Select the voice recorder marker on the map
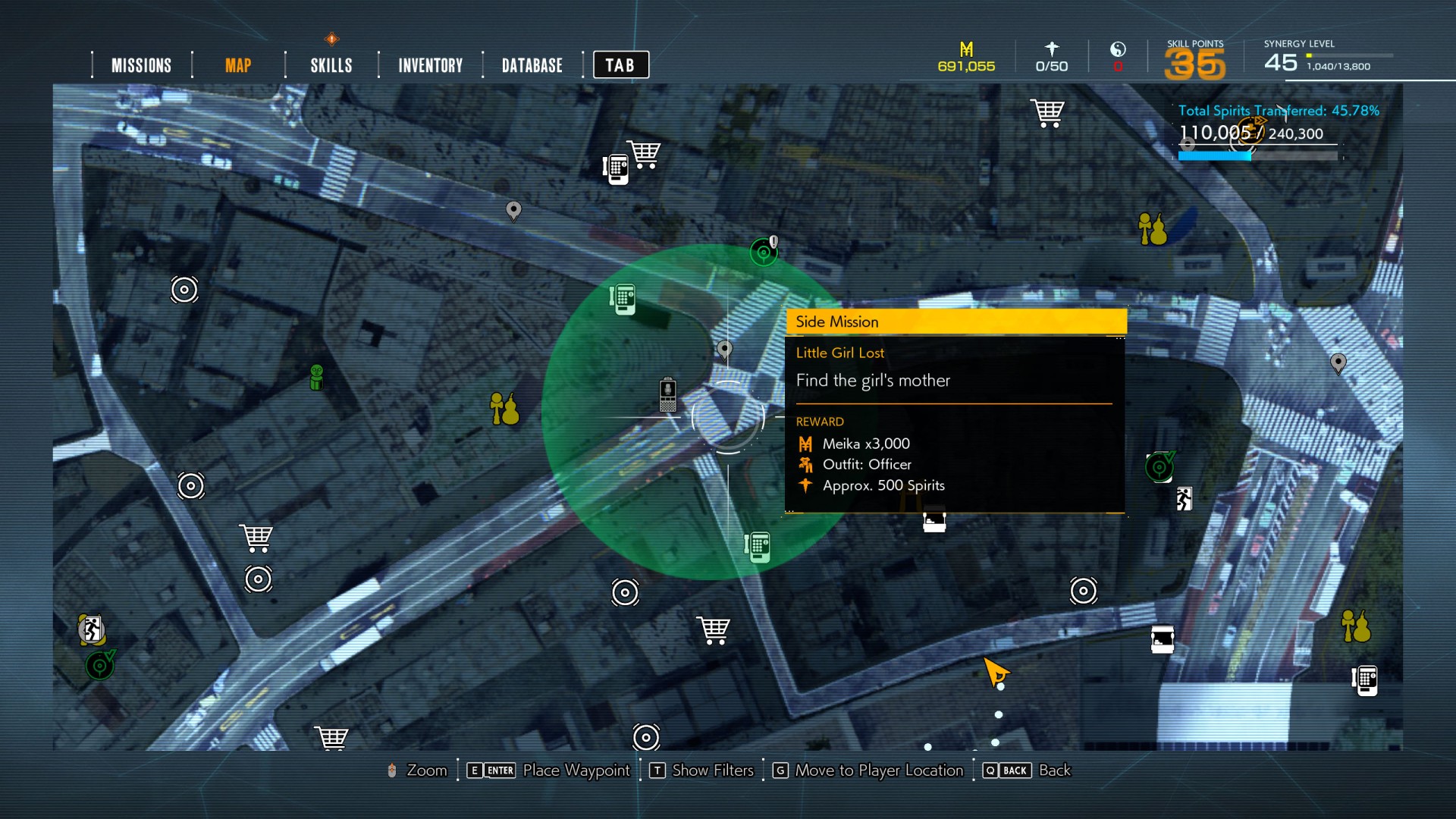Viewport: 1456px width, 819px height. point(667,394)
